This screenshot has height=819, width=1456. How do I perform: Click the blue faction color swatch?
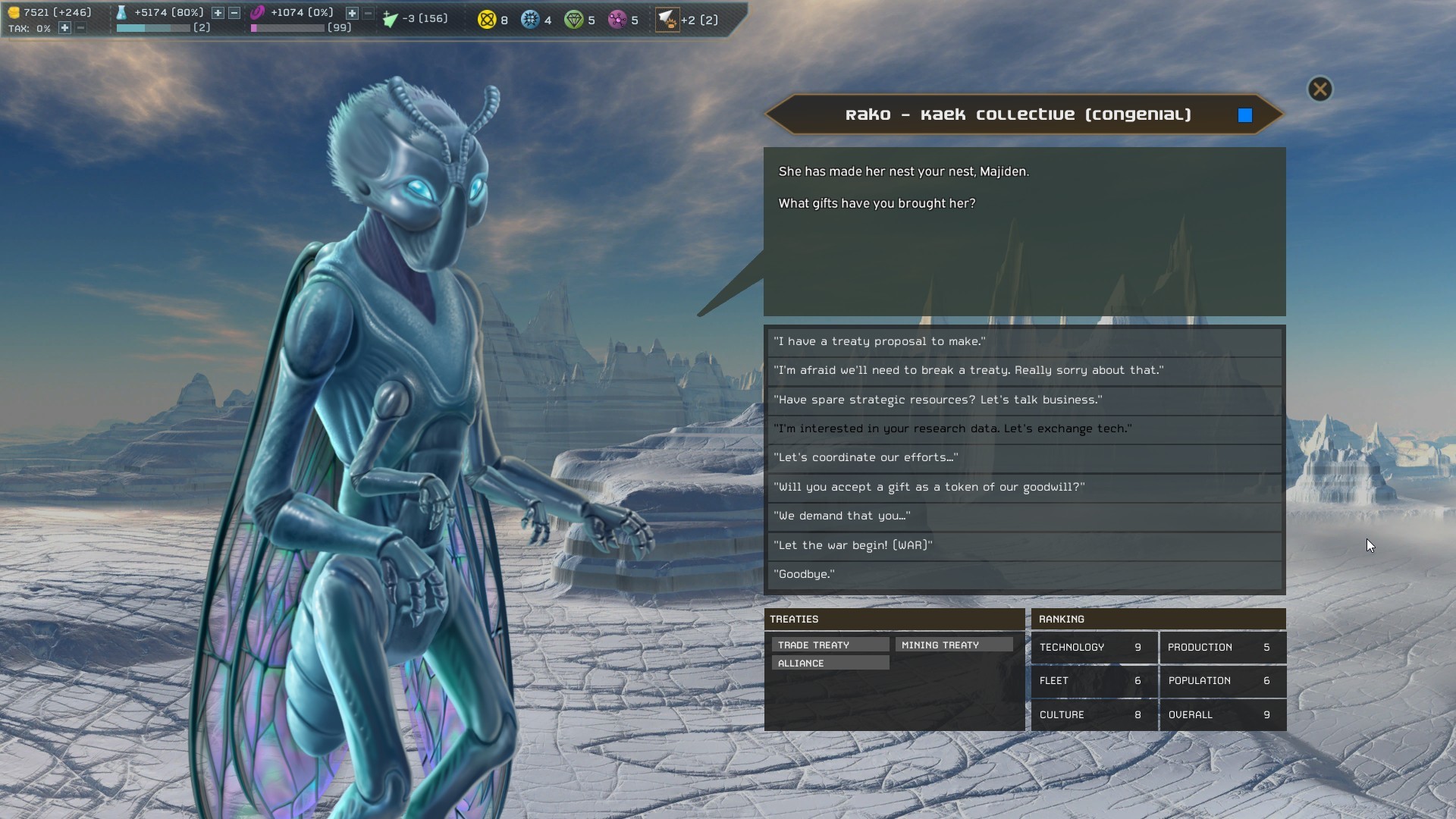tap(1244, 115)
